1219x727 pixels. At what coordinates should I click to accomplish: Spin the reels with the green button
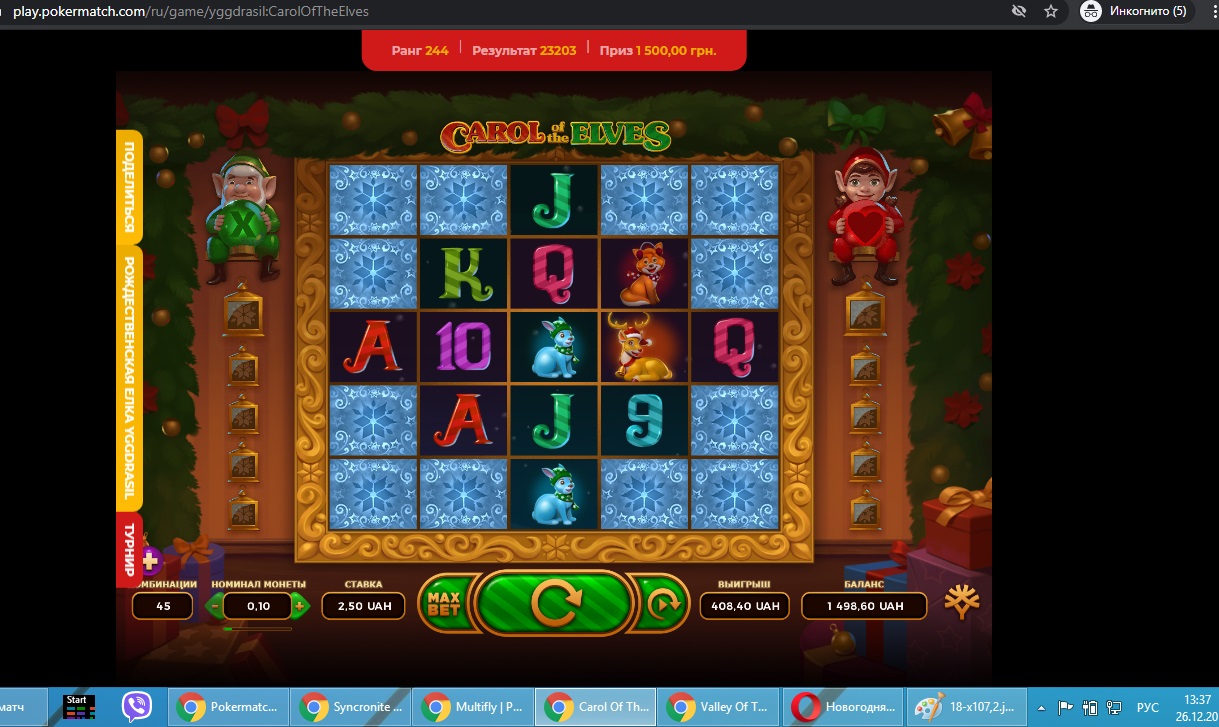click(553, 603)
